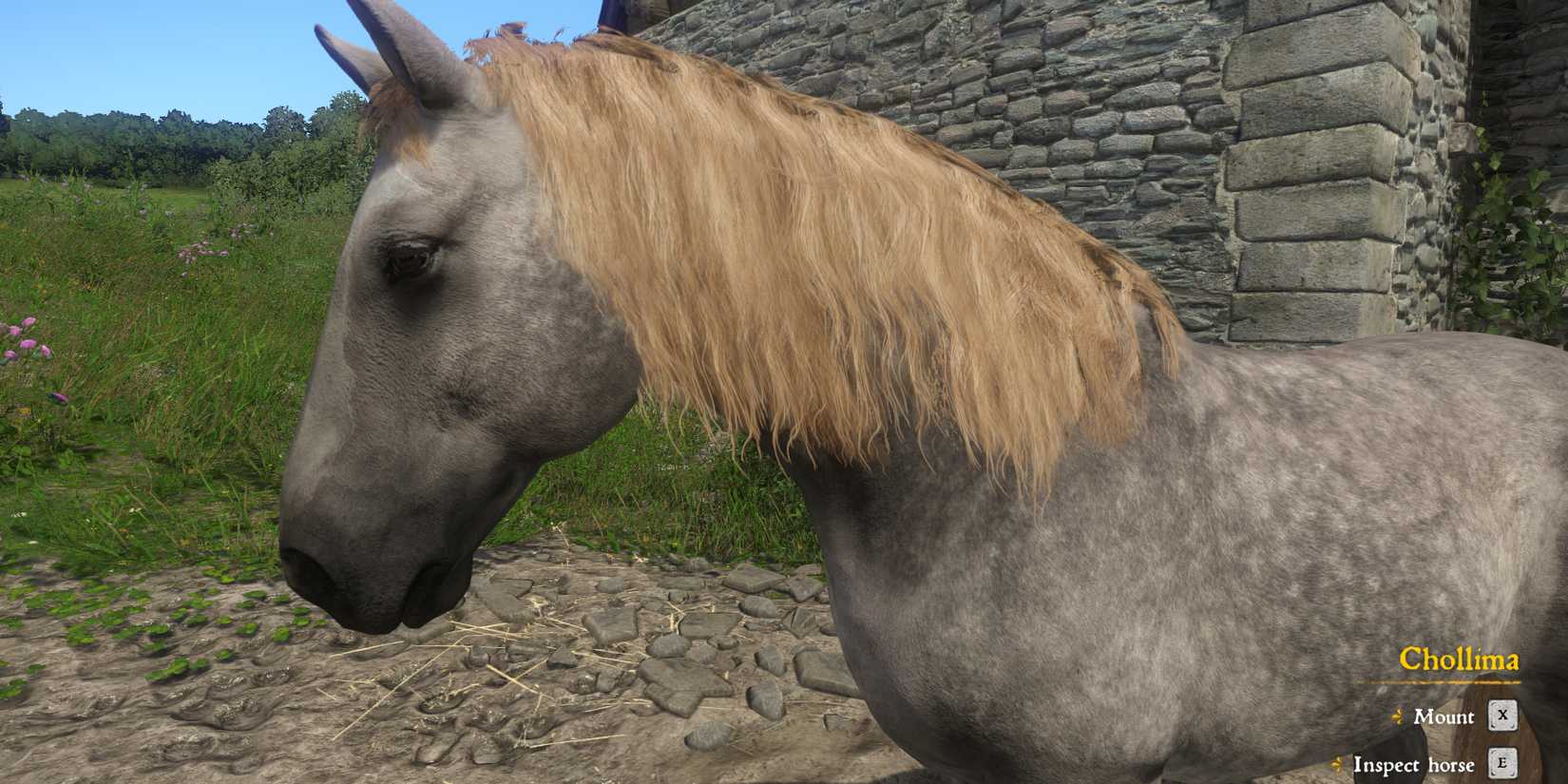Activate the Mount interaction prompt
This screenshot has height=784, width=1568.
coord(1444,717)
